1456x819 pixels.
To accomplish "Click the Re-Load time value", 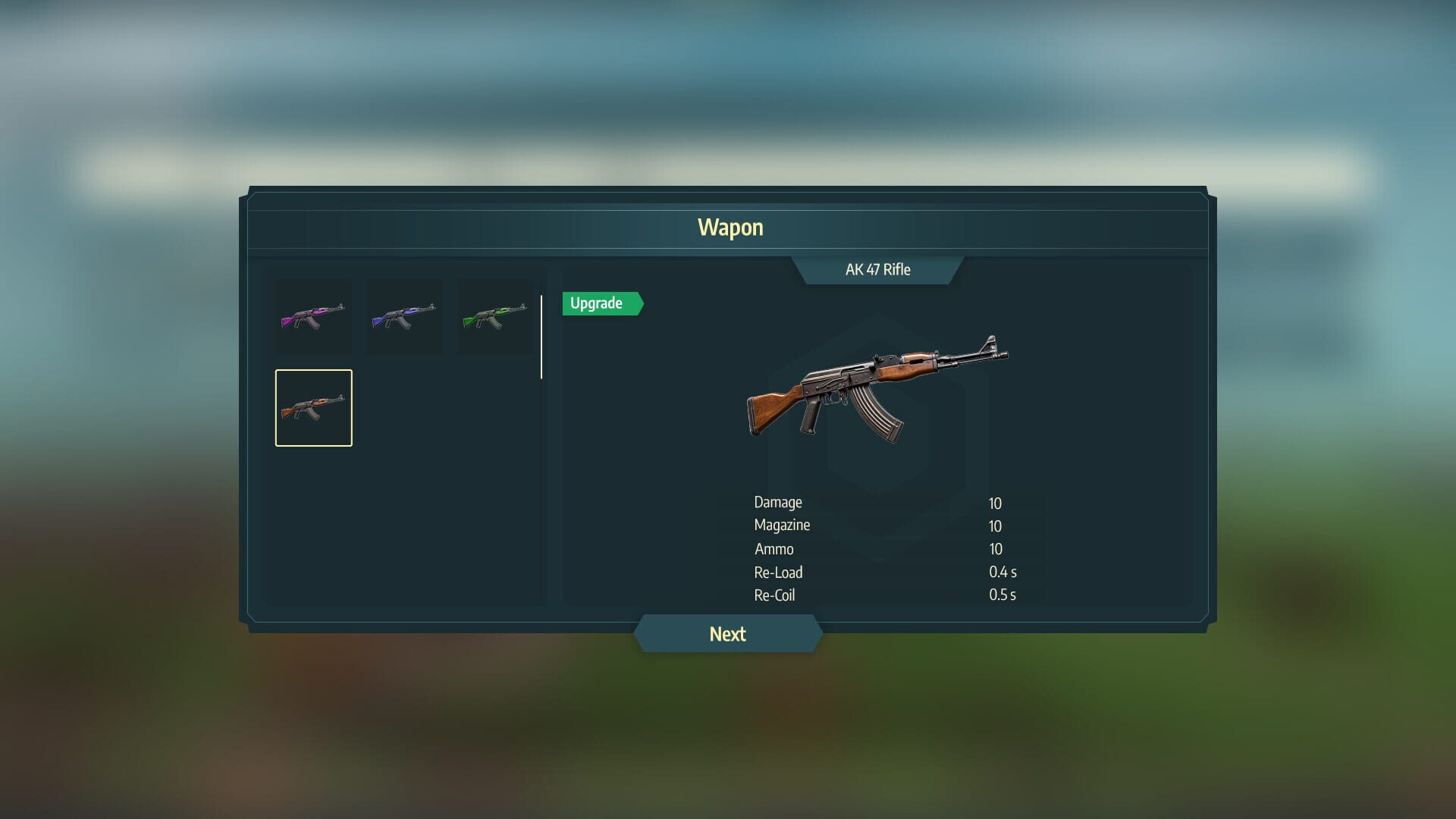I will (1004, 573).
